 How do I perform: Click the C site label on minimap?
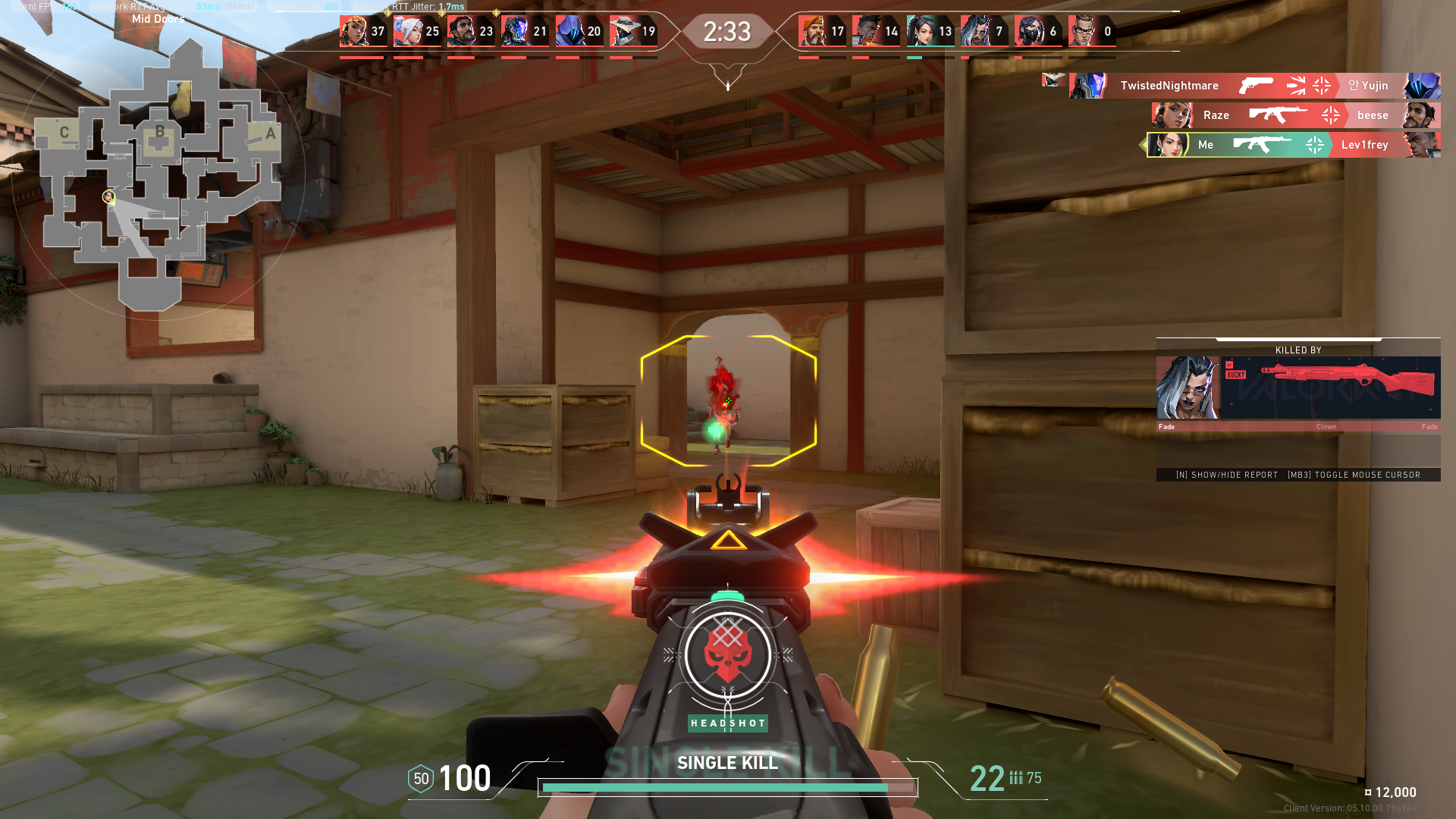[x=64, y=133]
